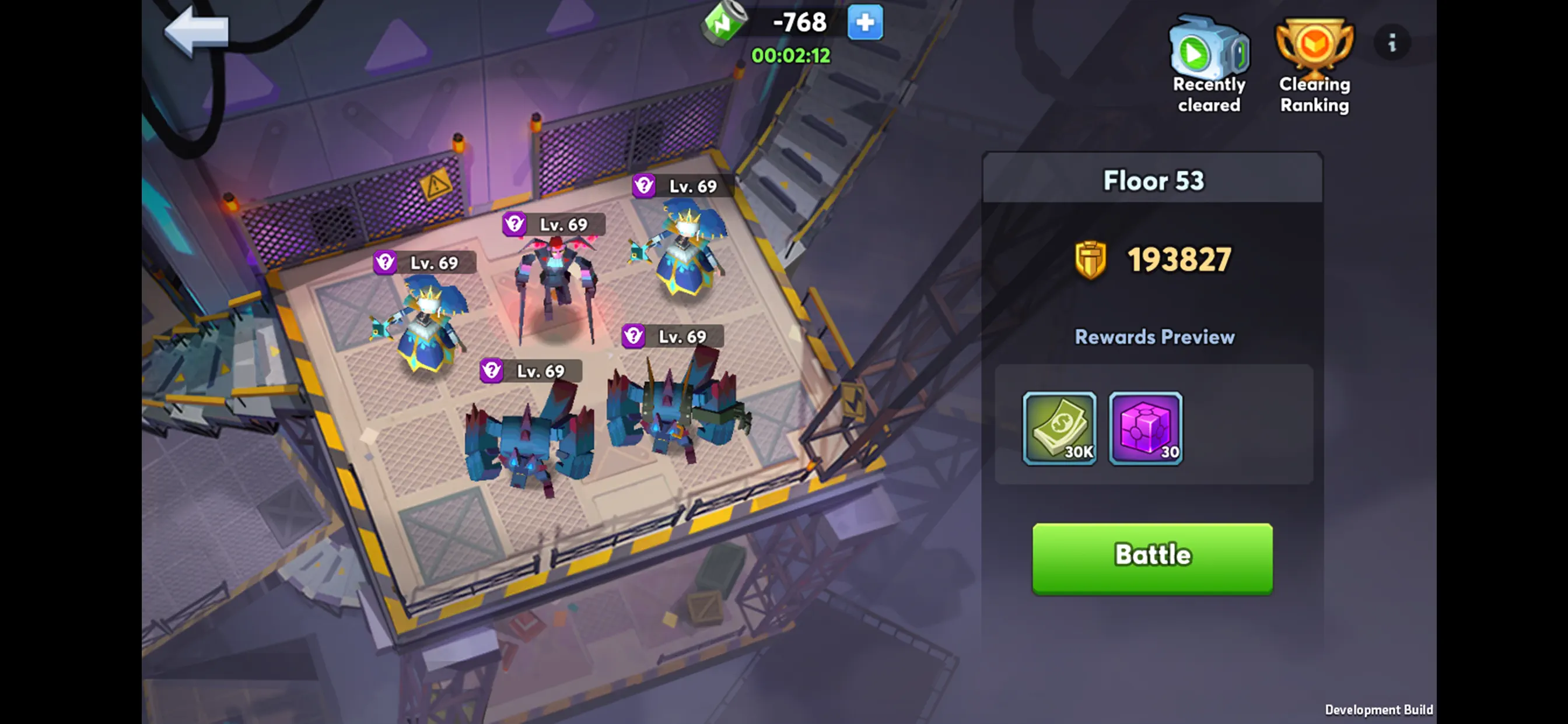Reveal the center Lv. 69 mech enemy
The height and width of the screenshot is (724, 1568).
pyautogui.click(x=514, y=224)
